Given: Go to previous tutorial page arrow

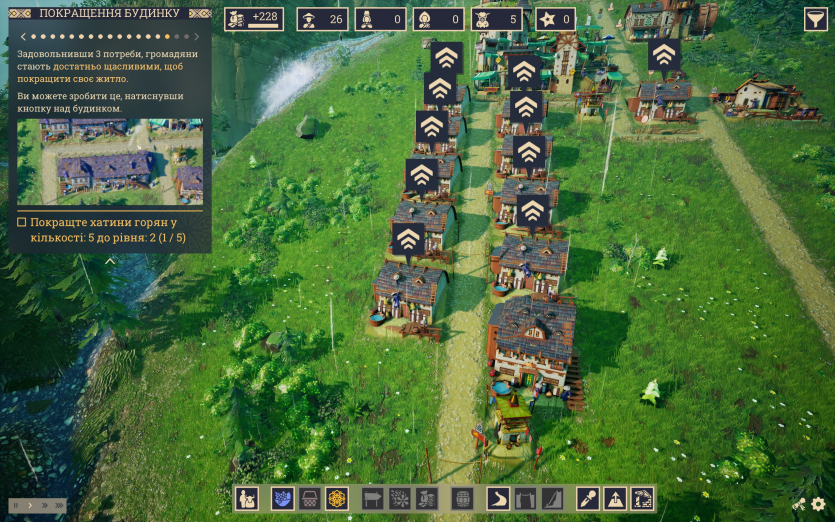Looking at the screenshot, I should tap(22, 36).
